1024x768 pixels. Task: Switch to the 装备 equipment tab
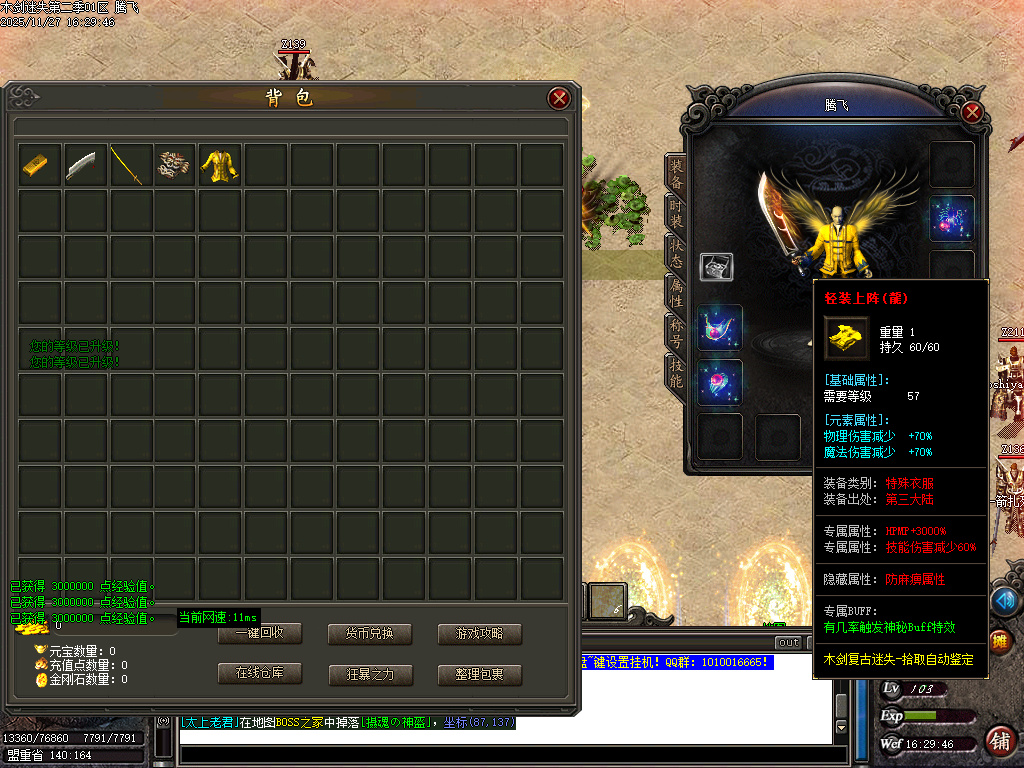[676, 174]
